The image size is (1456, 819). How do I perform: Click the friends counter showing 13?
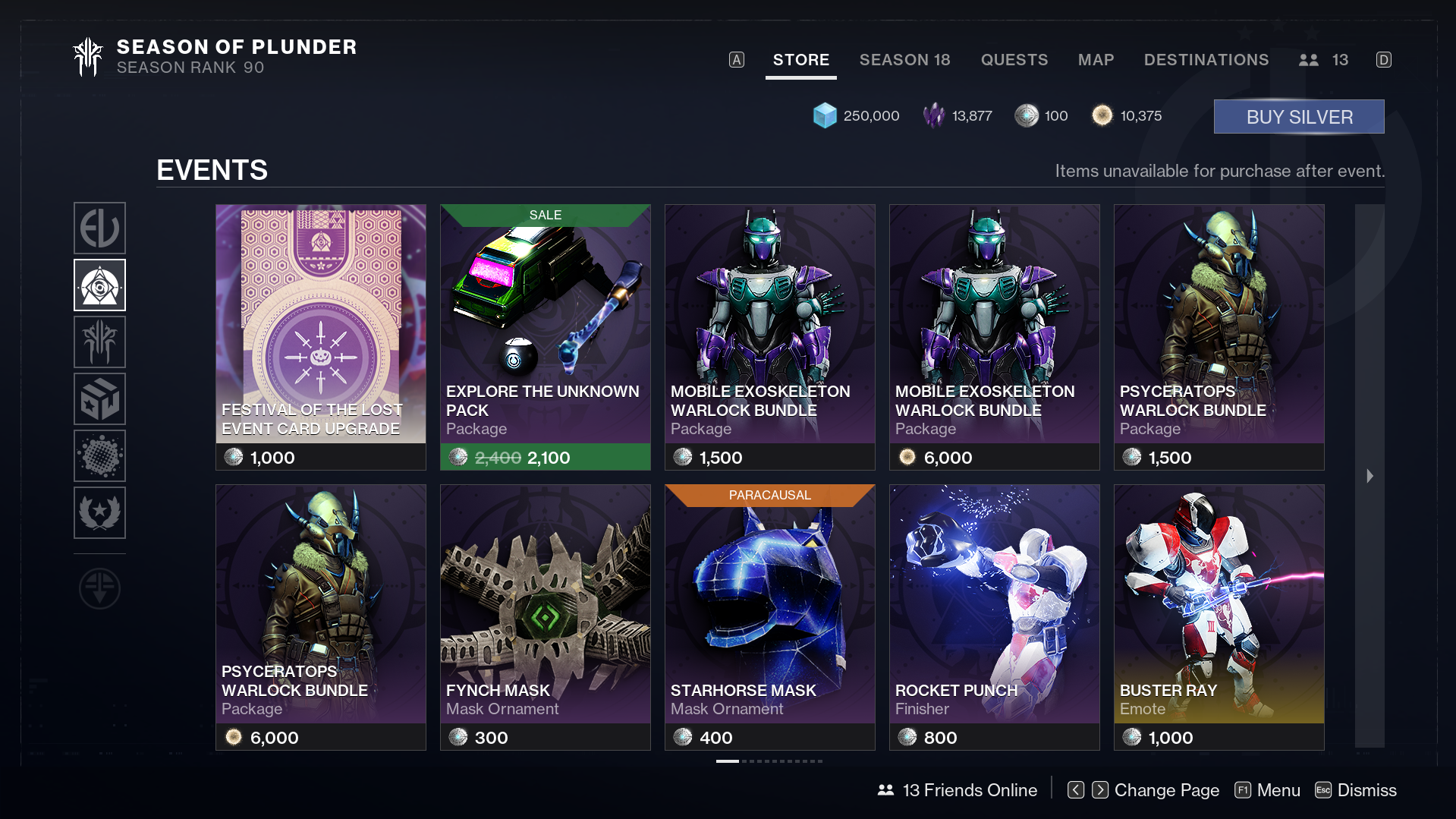pyautogui.click(x=1323, y=60)
